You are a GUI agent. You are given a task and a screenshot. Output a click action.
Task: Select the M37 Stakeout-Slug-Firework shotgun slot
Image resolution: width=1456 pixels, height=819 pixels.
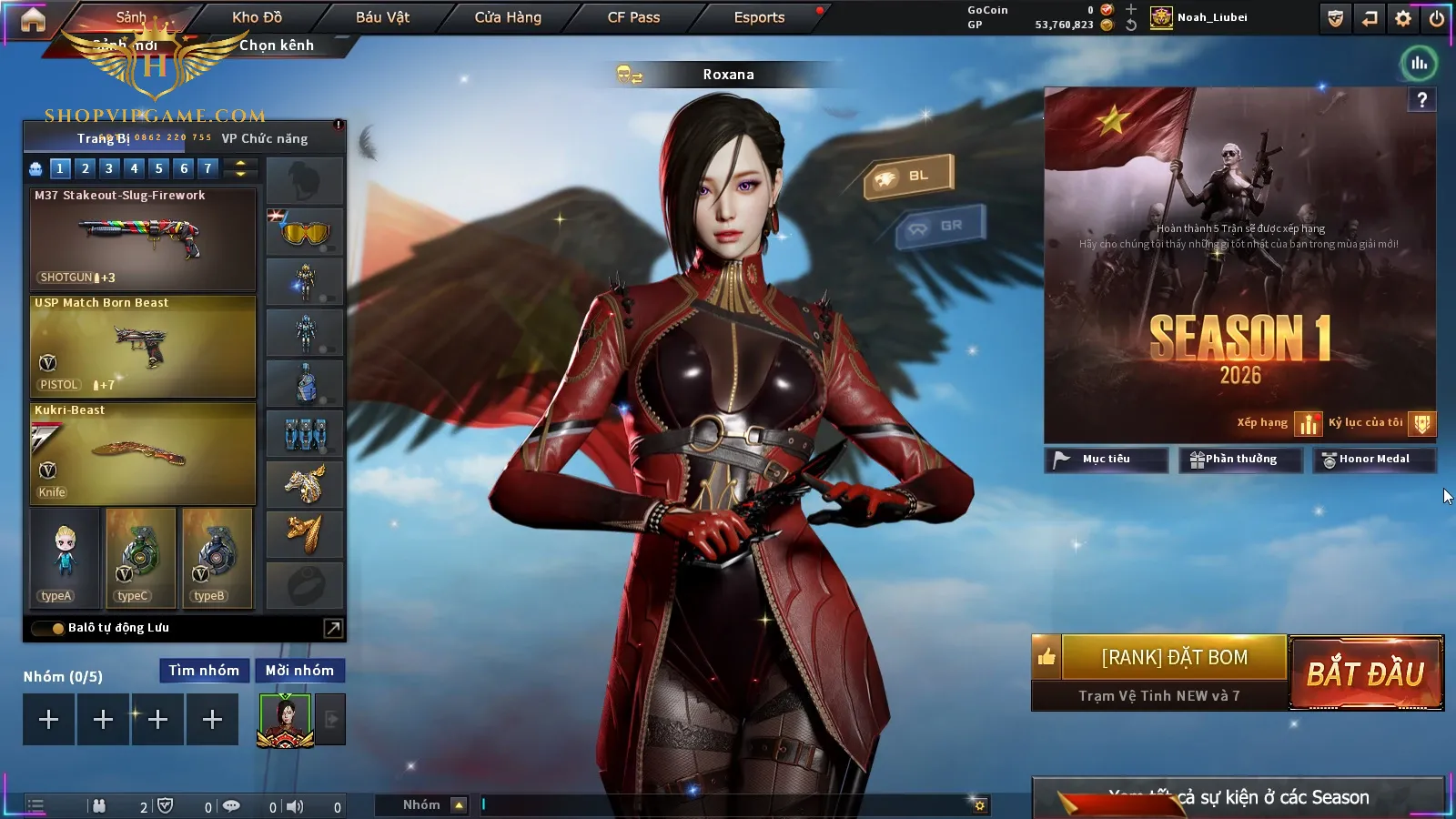click(x=143, y=238)
